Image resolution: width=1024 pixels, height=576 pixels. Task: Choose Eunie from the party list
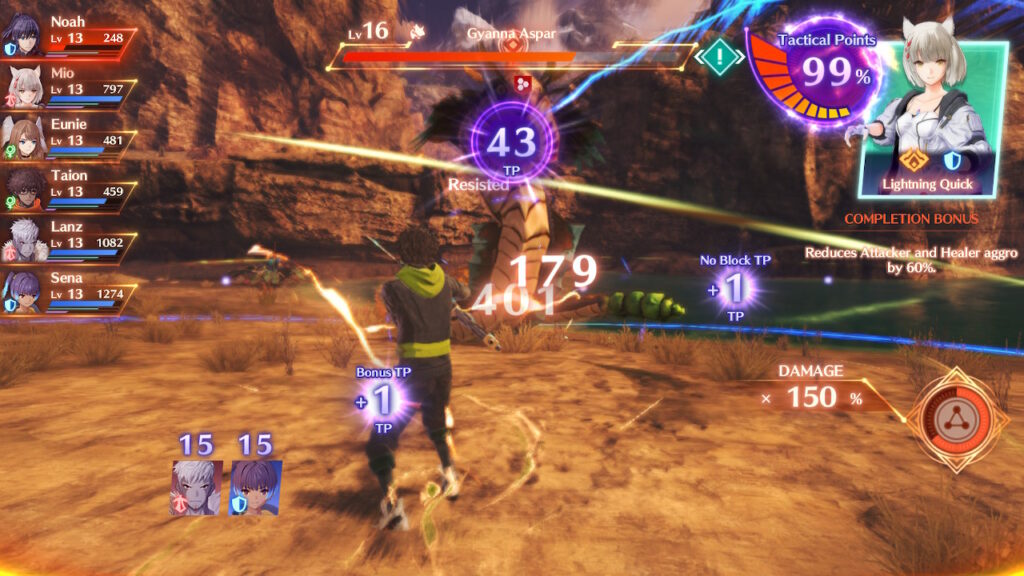point(68,133)
